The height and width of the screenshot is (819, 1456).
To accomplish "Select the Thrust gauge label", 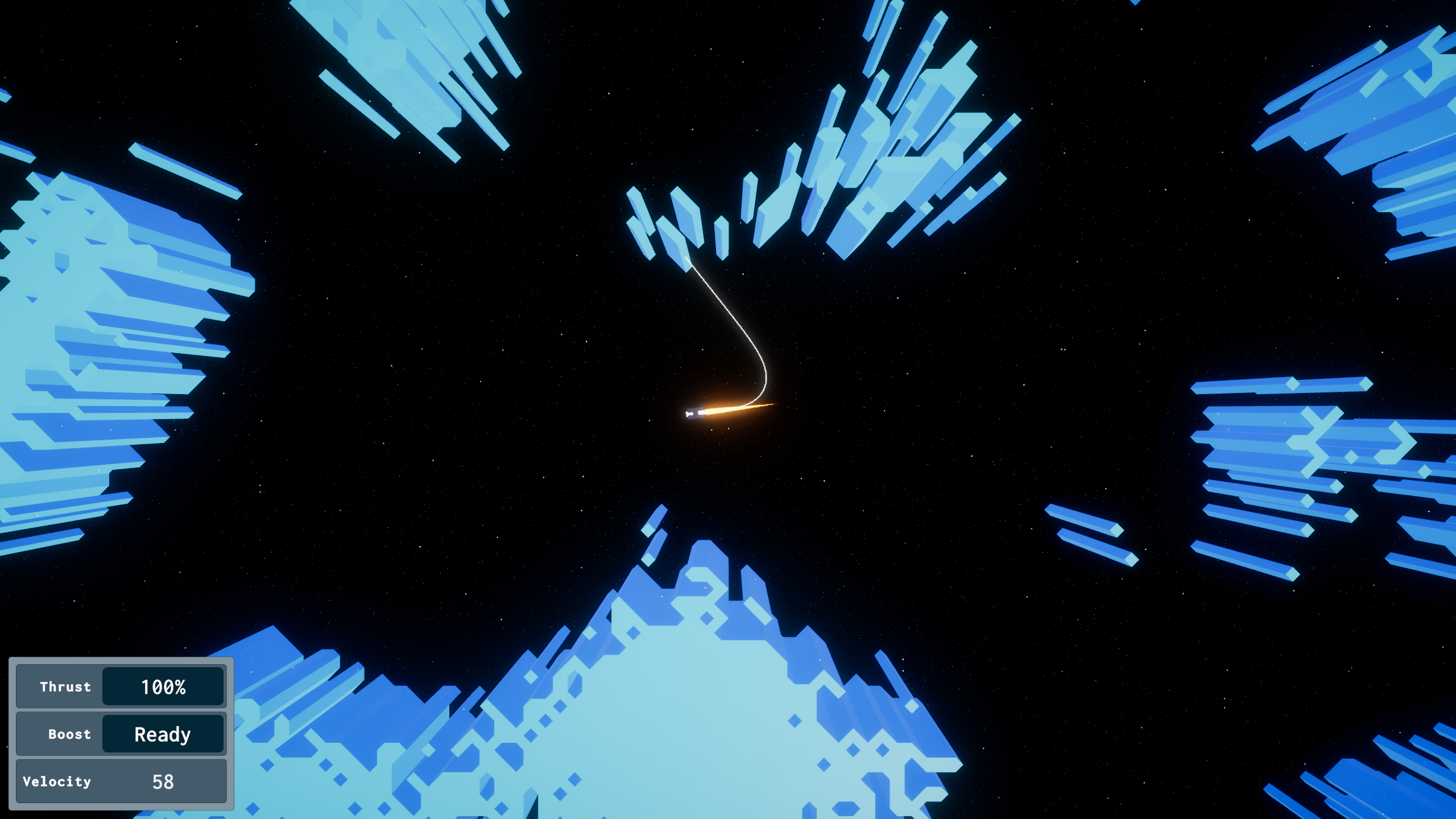I will pos(65,687).
